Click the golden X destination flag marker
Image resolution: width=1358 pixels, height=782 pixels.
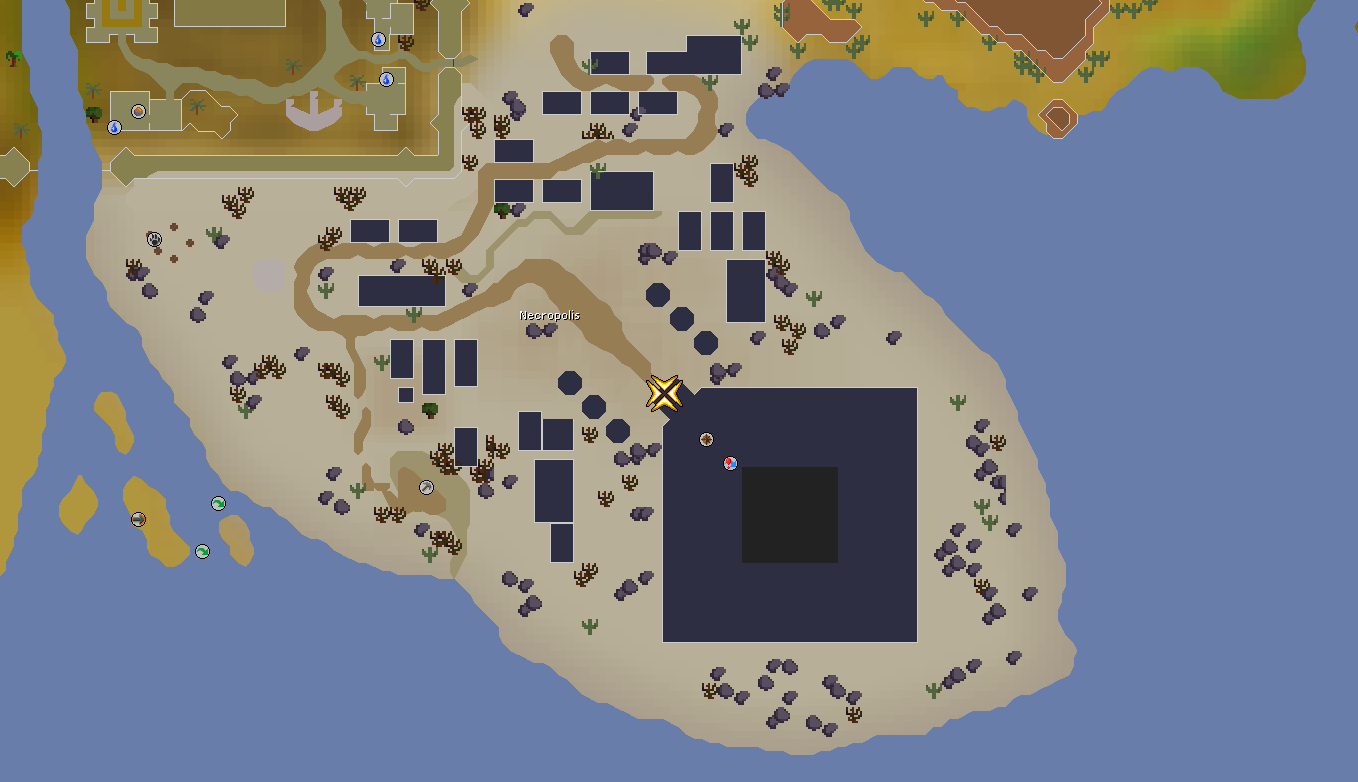[664, 394]
